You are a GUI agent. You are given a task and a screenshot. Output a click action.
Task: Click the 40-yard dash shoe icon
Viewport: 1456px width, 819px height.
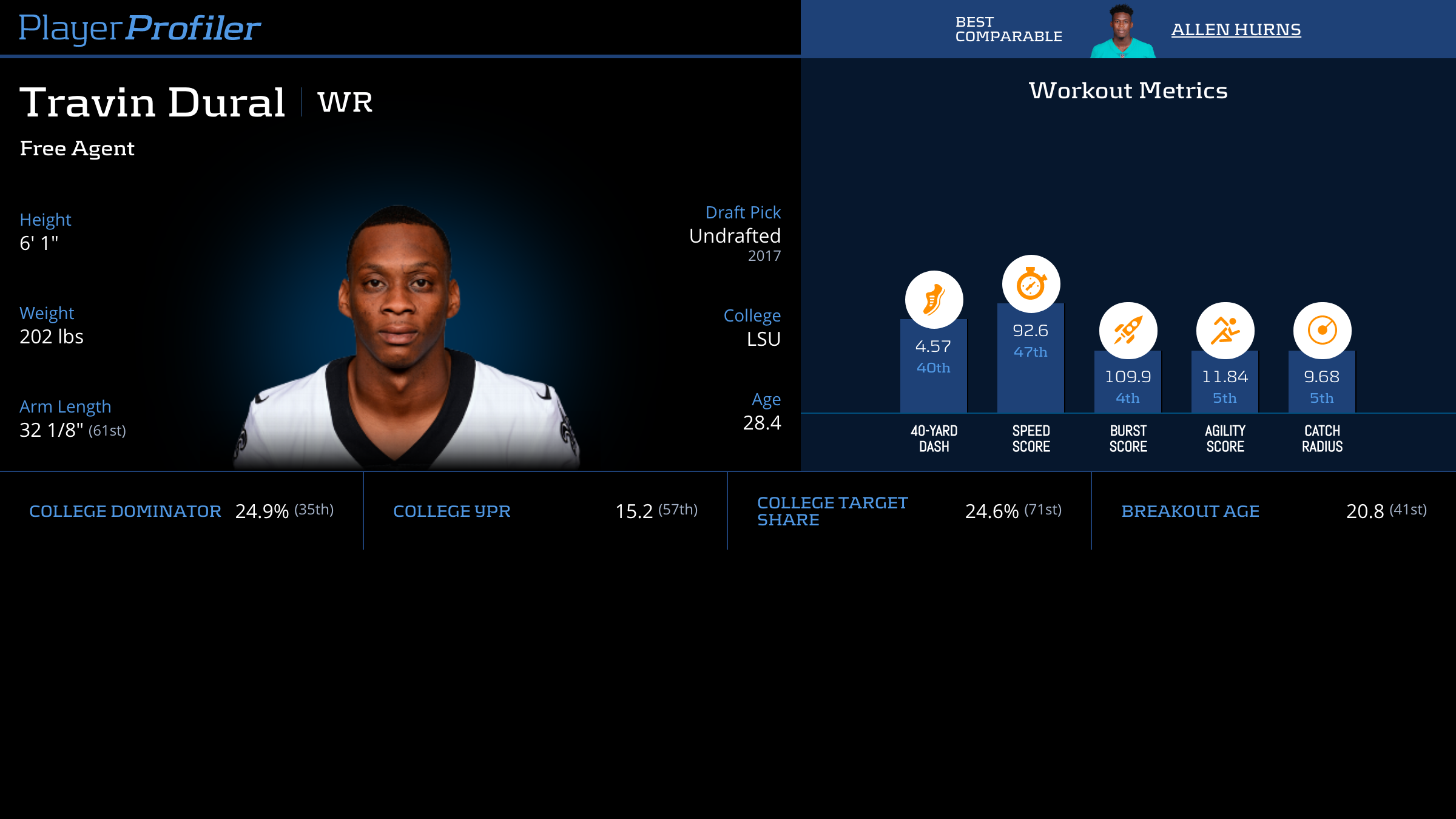click(x=934, y=300)
